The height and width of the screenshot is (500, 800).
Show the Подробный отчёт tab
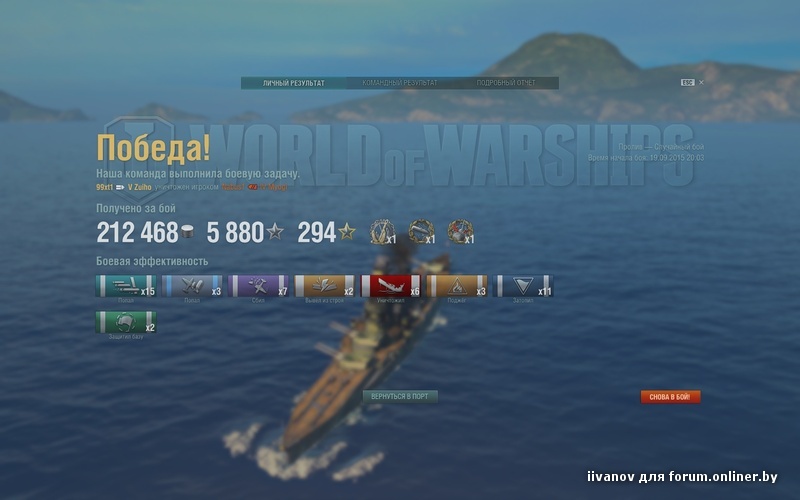(x=503, y=83)
